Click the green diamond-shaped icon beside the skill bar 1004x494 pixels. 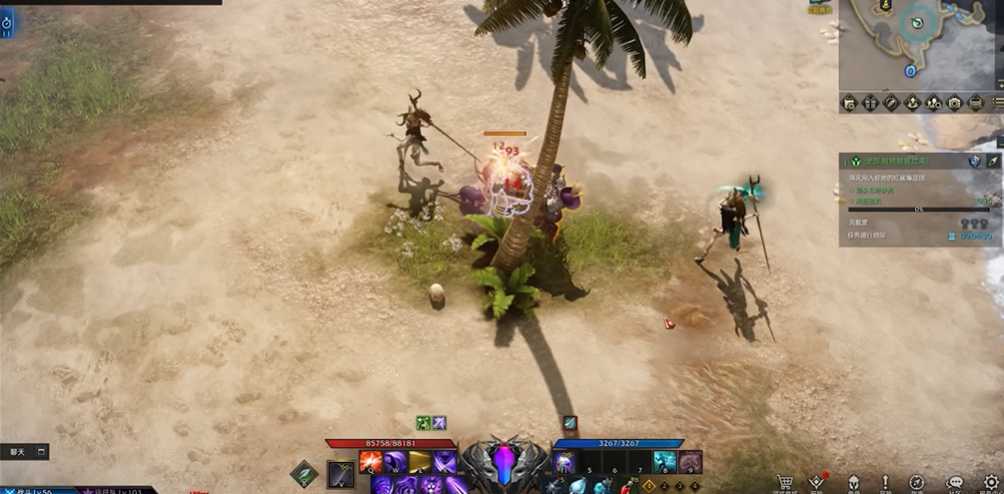[x=304, y=474]
